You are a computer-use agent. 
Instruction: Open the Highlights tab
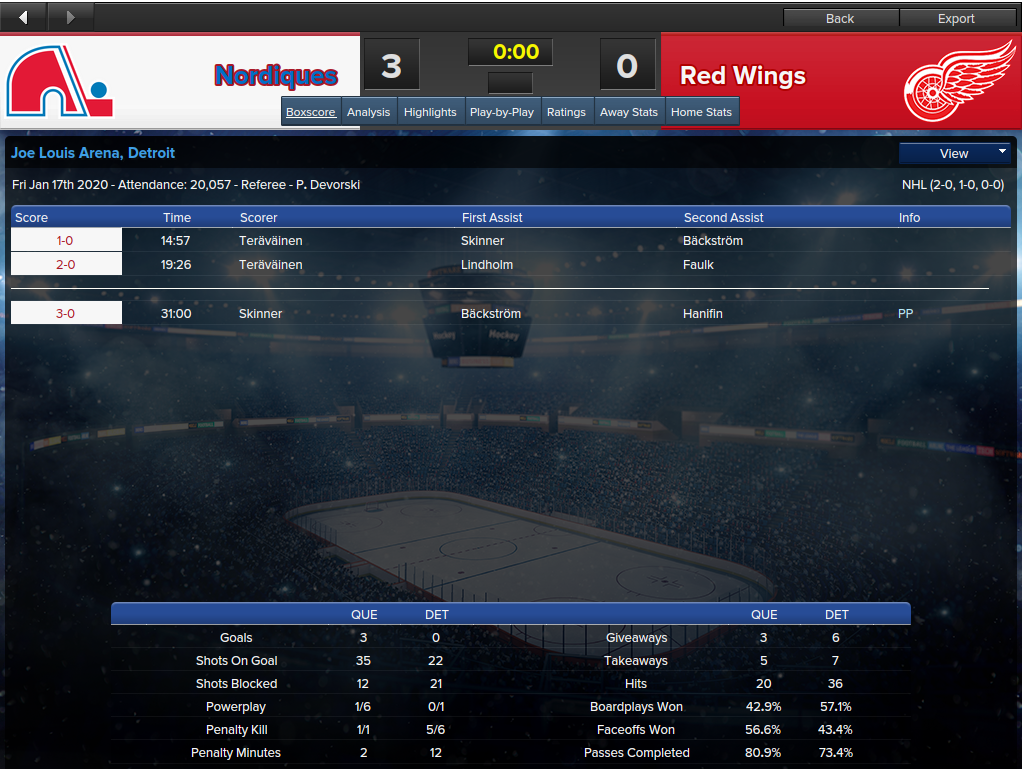(x=430, y=112)
